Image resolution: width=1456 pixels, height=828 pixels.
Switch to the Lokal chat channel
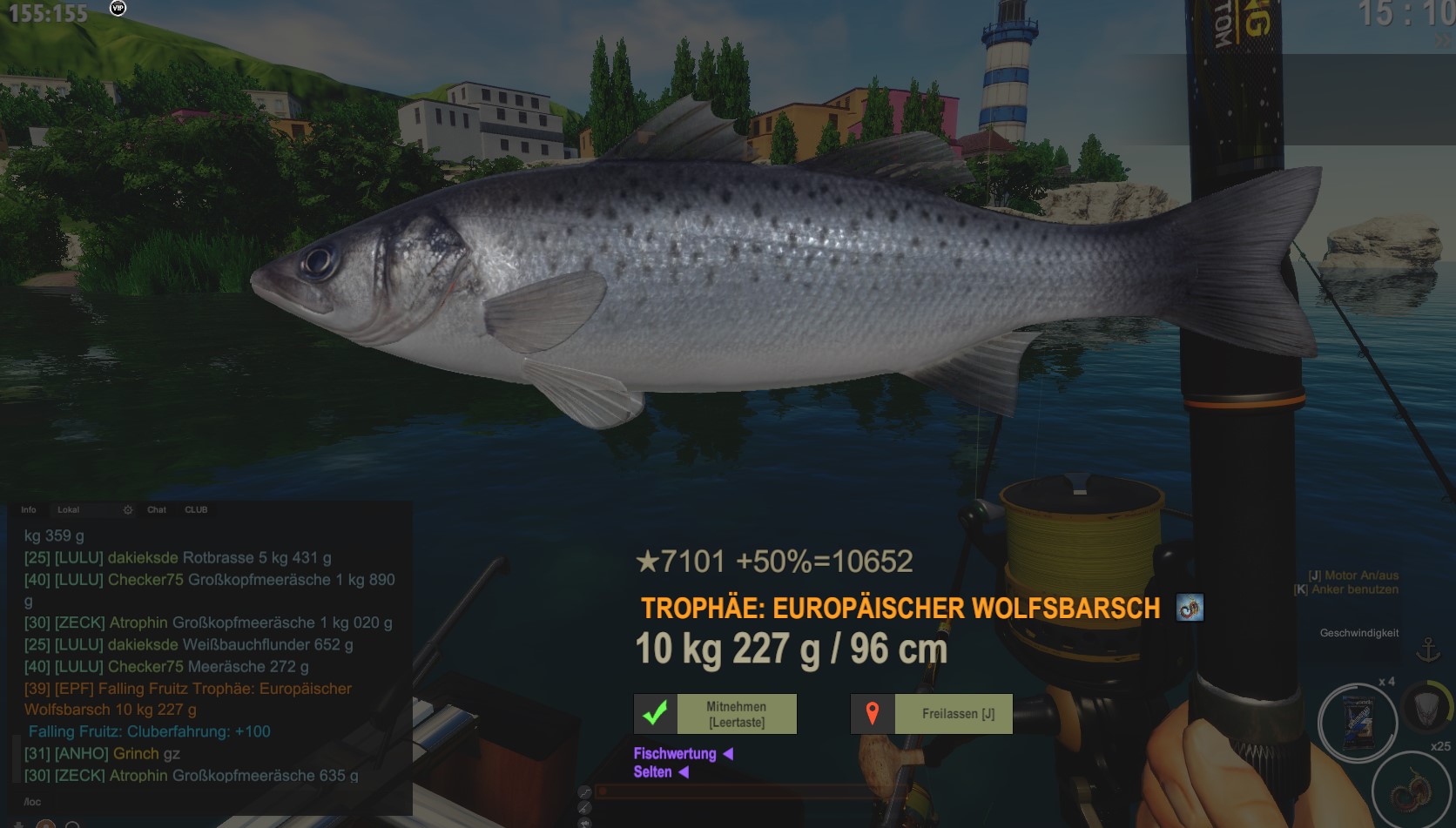pyautogui.click(x=68, y=510)
